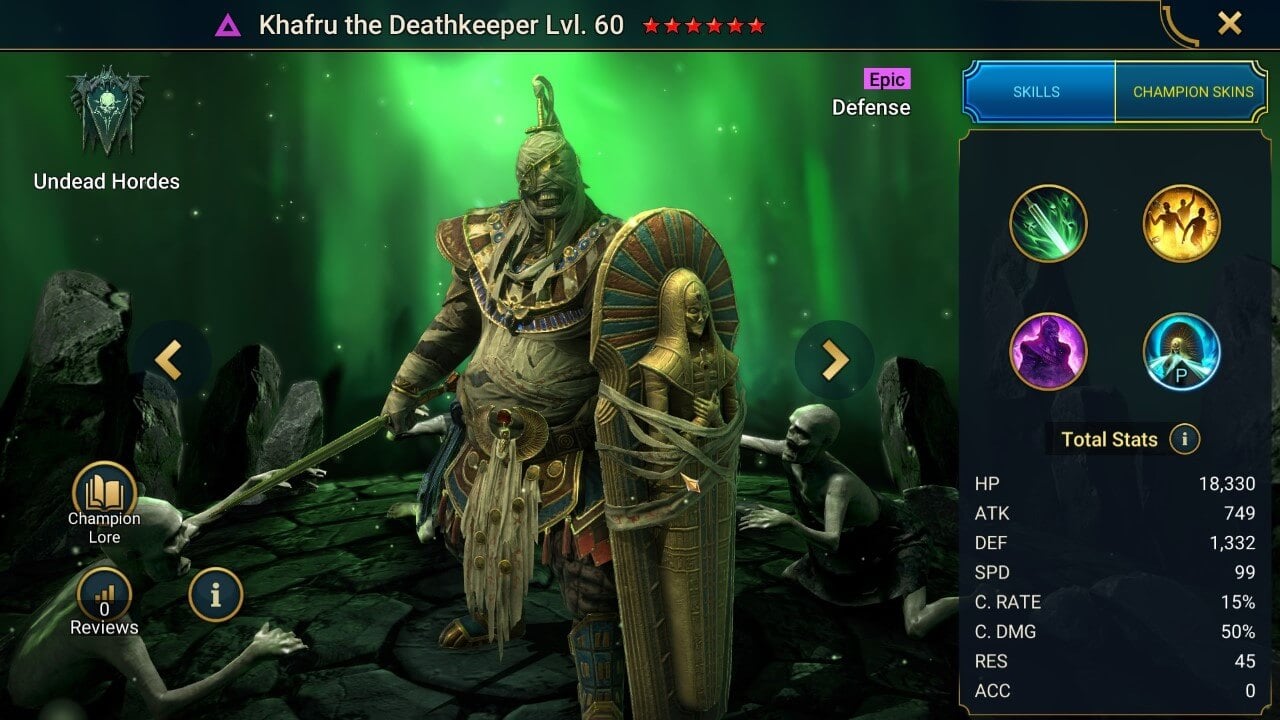
Task: Select the green spear attack skill icon
Action: pyautogui.click(x=1048, y=223)
